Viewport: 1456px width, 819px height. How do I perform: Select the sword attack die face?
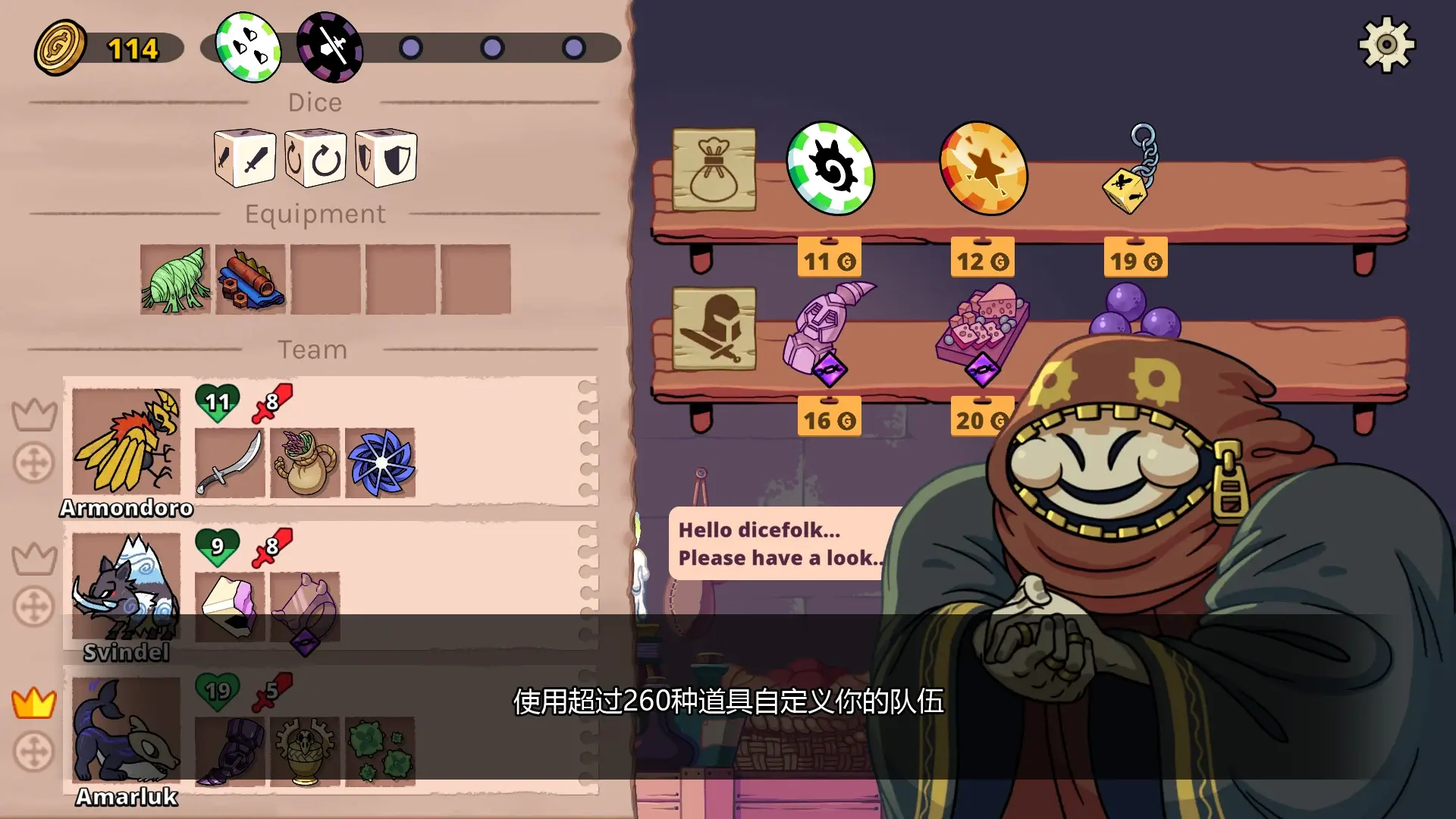[x=244, y=157]
